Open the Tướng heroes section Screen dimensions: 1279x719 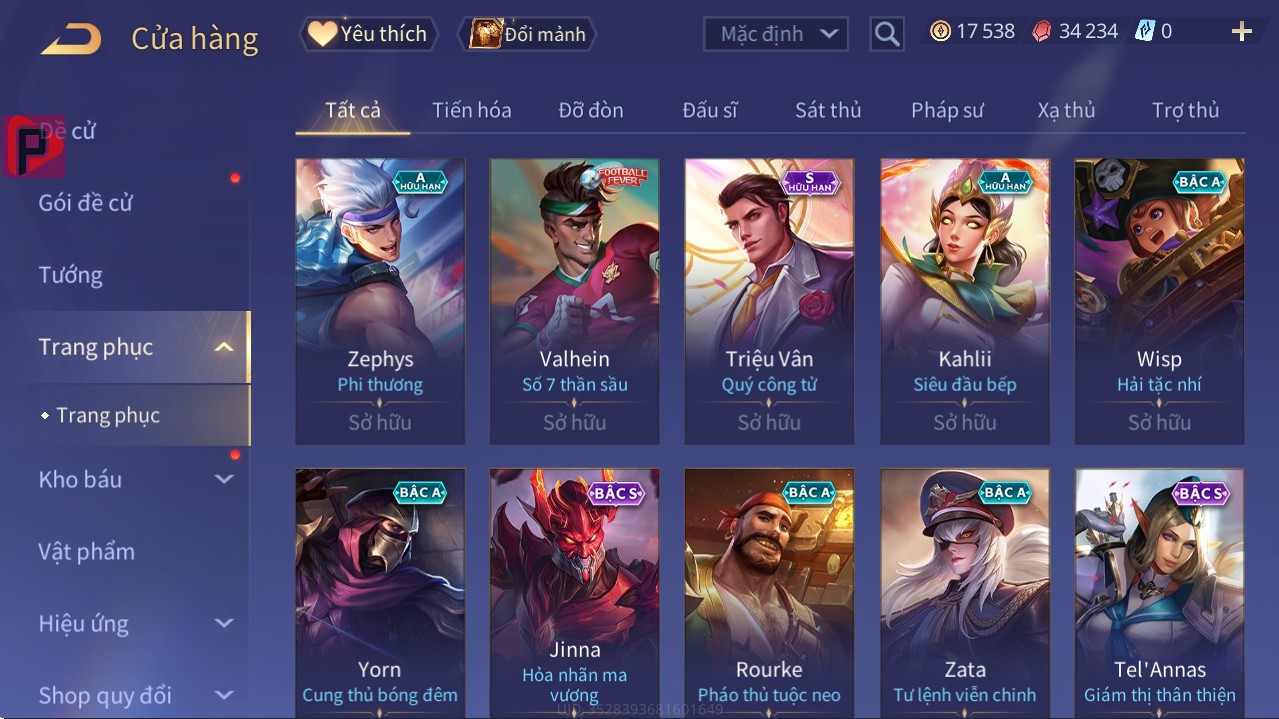point(70,275)
